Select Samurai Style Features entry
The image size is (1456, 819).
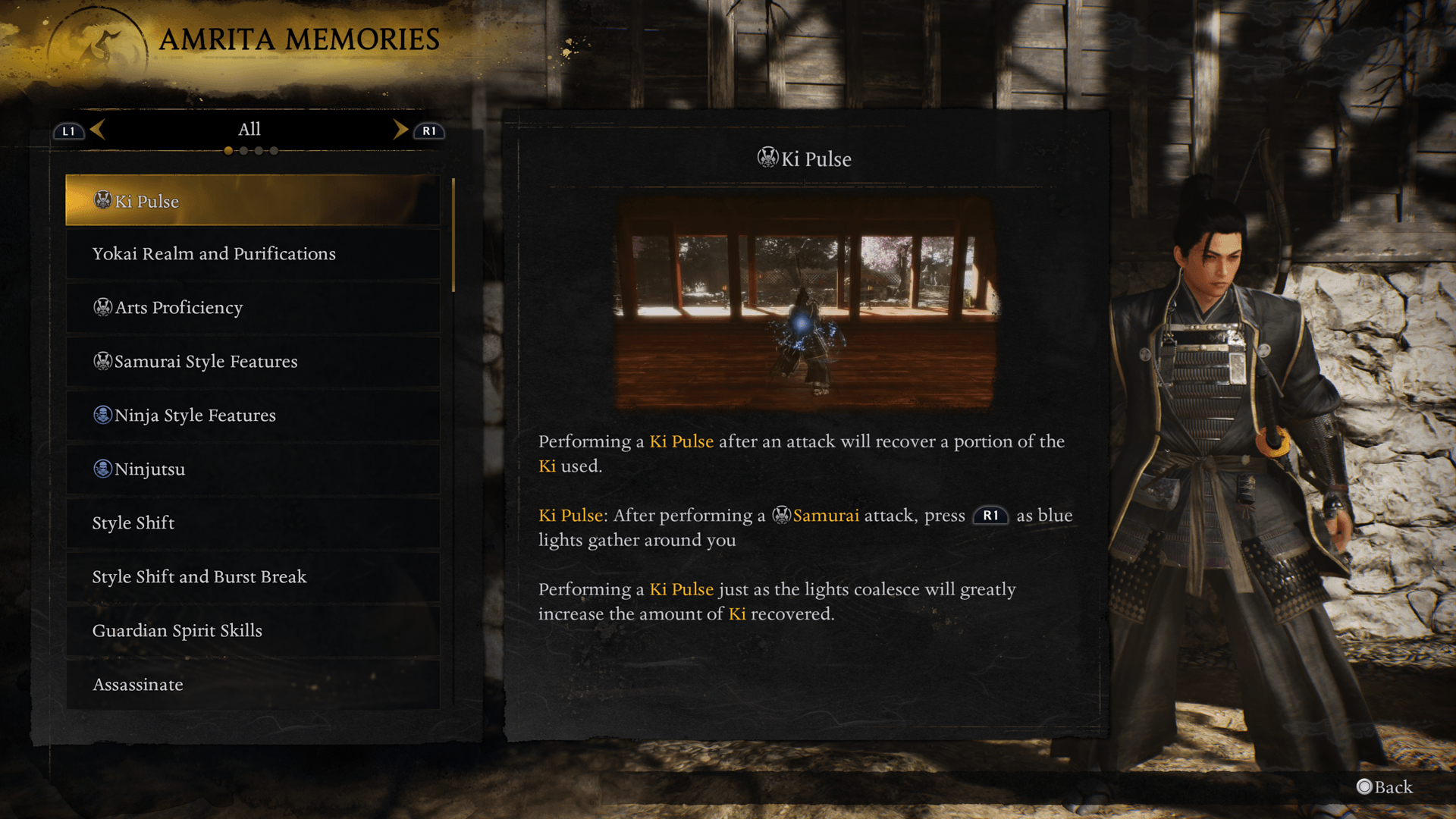tap(253, 362)
